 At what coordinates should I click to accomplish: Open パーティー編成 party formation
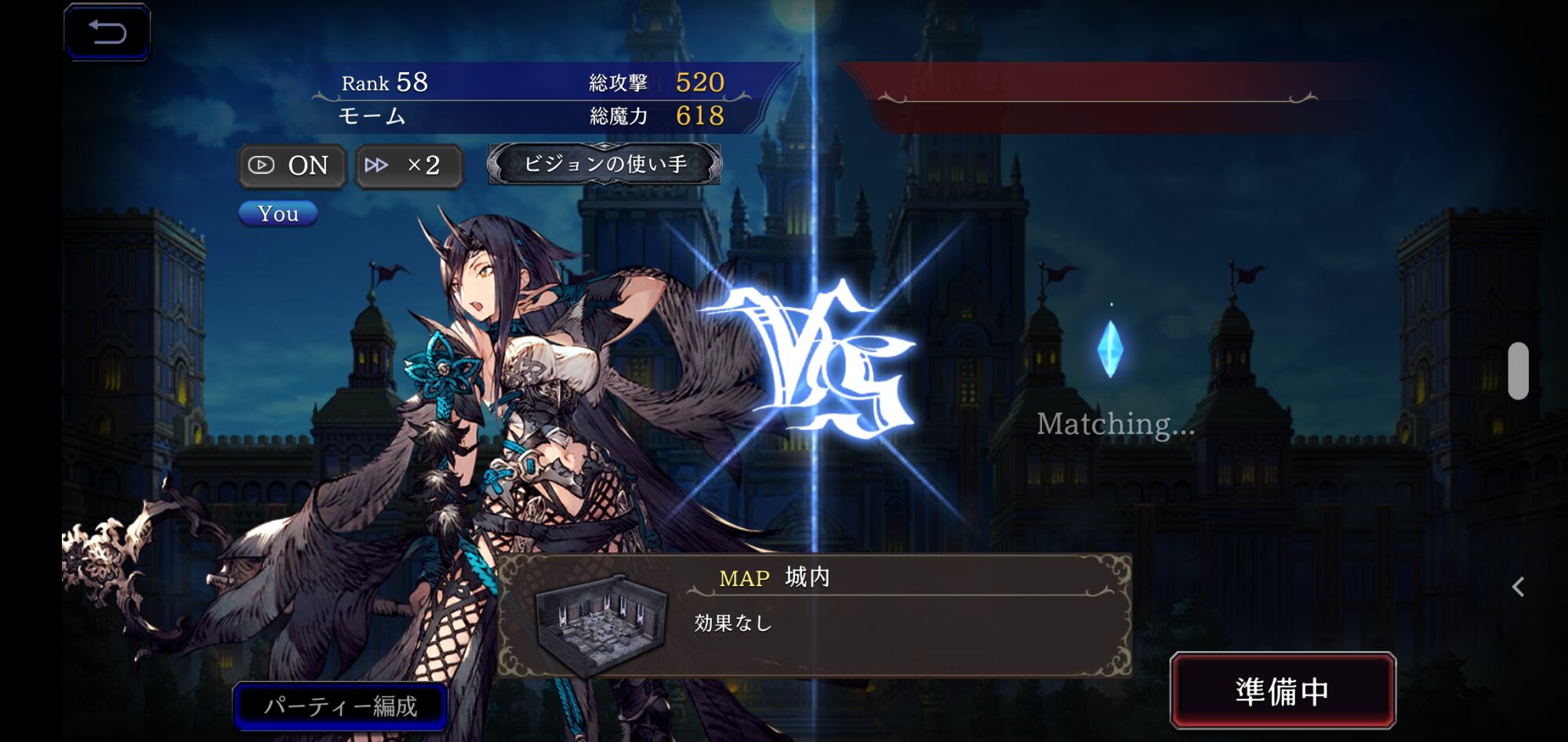click(341, 706)
